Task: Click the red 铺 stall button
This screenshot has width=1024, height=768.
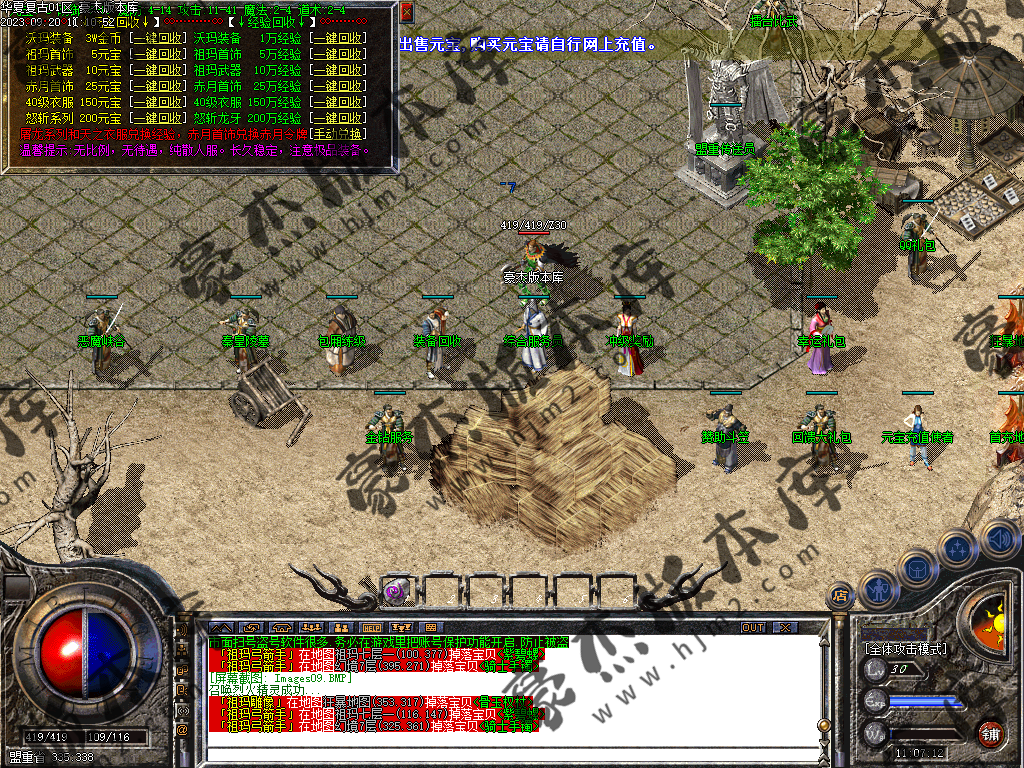Action: click(x=990, y=734)
